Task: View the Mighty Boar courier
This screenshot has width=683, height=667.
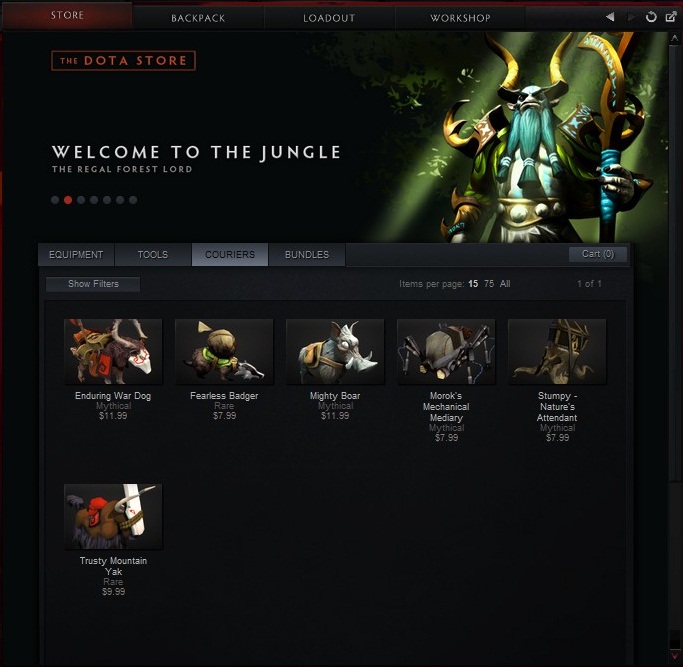Action: pos(335,352)
